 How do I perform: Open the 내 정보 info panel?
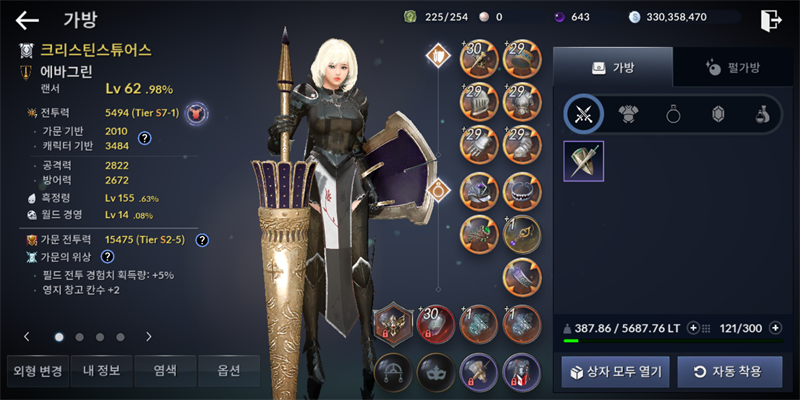point(101,371)
